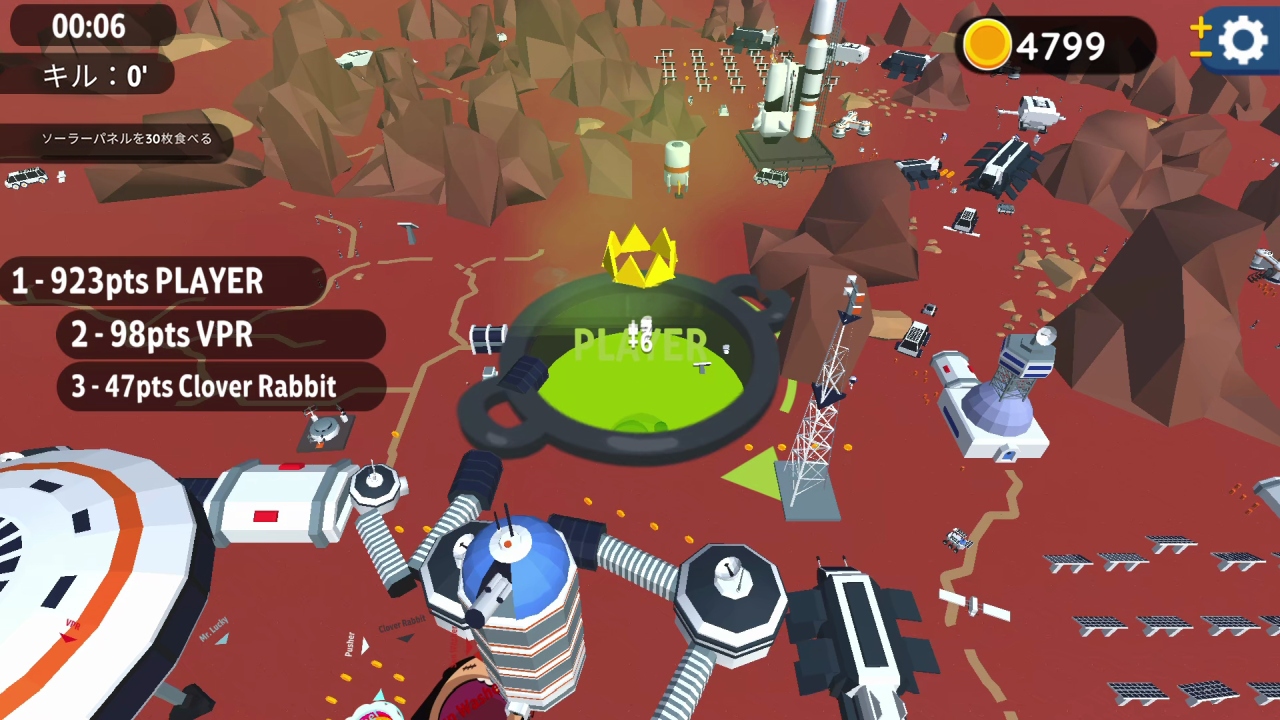Click the Clover Rabbit leaderboard row

222,387
